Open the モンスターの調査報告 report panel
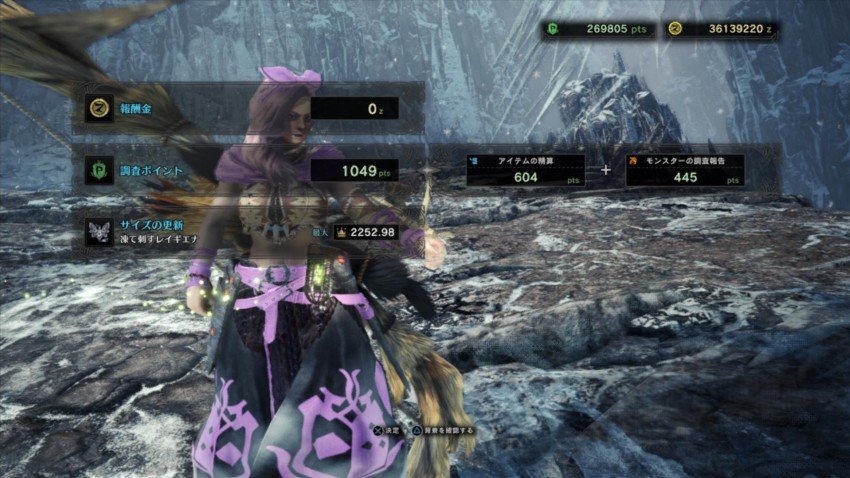The height and width of the screenshot is (478, 850). 685,170
